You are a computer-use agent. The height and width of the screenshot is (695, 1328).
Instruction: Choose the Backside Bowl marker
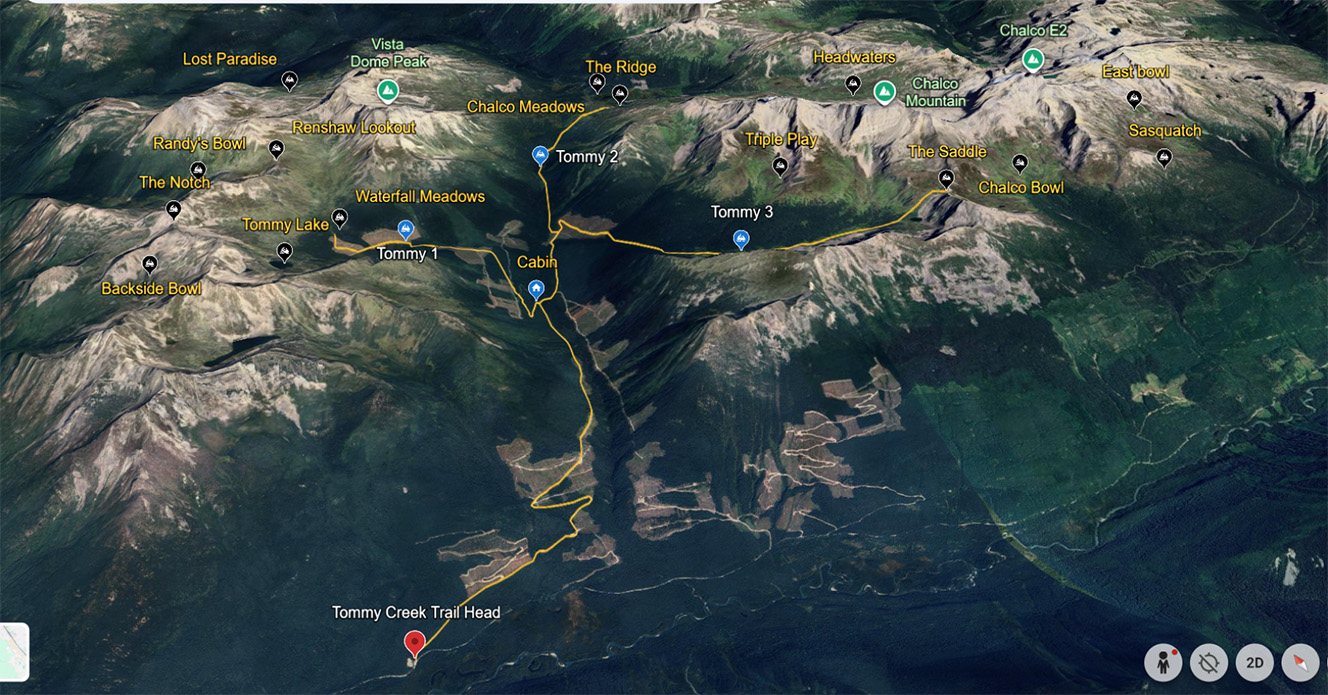coord(150,265)
